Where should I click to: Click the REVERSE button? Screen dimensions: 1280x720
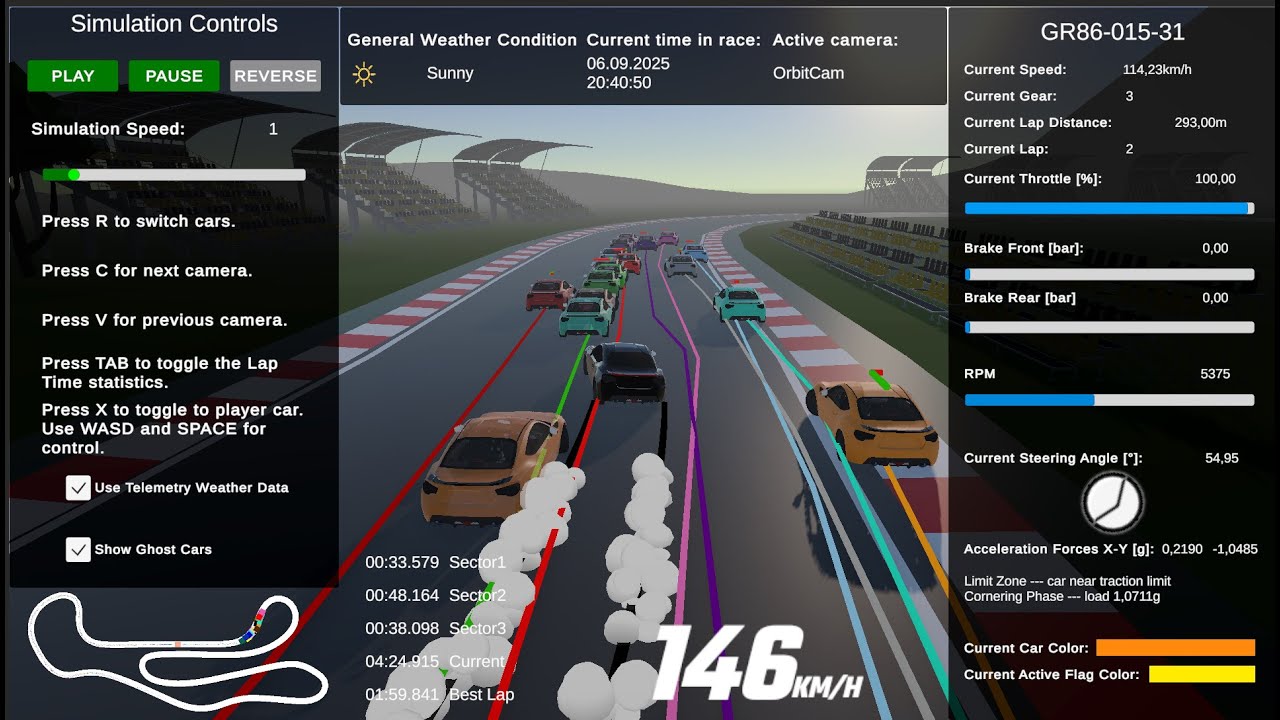click(x=275, y=75)
